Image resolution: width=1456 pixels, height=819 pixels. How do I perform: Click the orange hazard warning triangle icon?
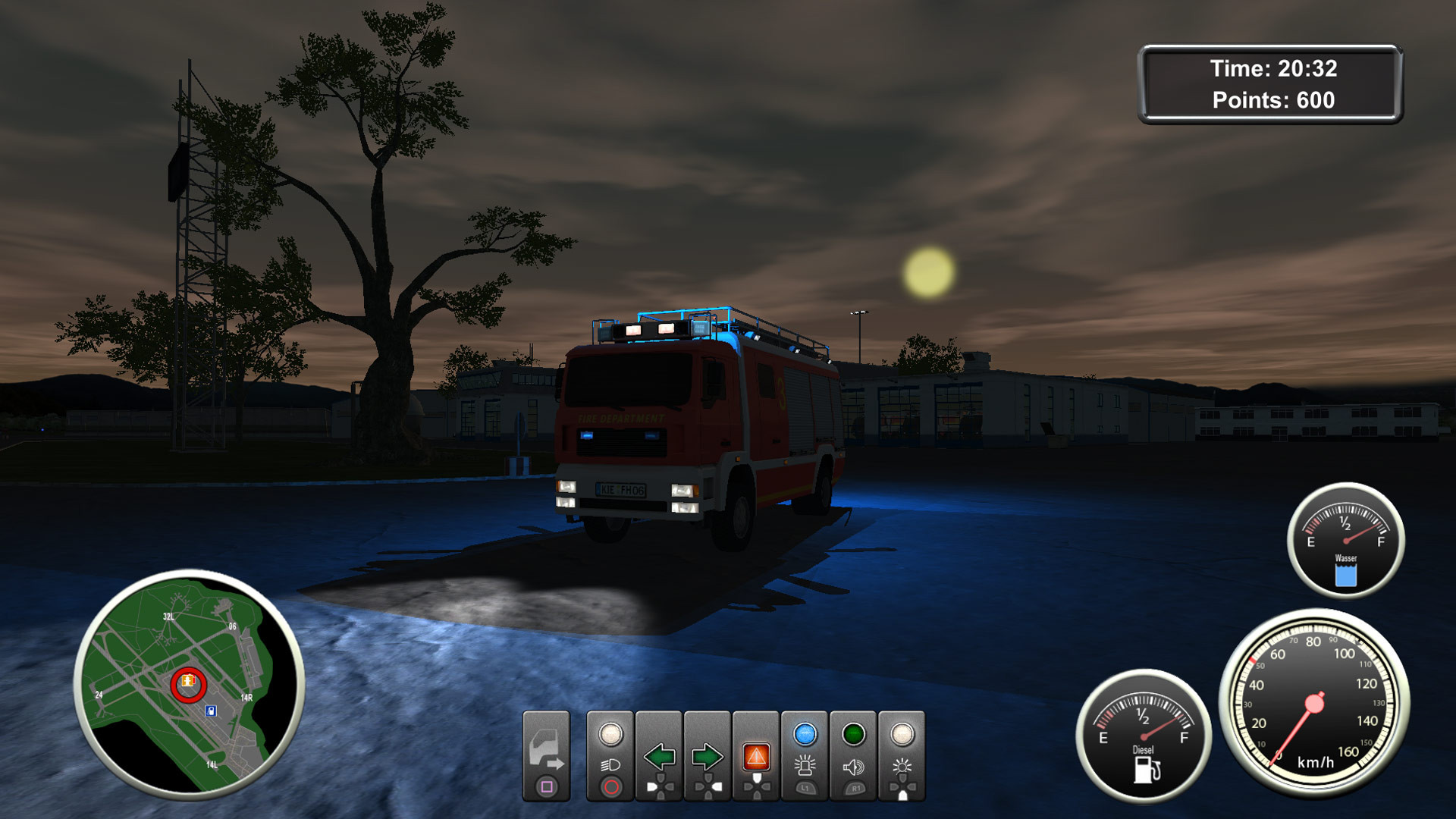(757, 755)
